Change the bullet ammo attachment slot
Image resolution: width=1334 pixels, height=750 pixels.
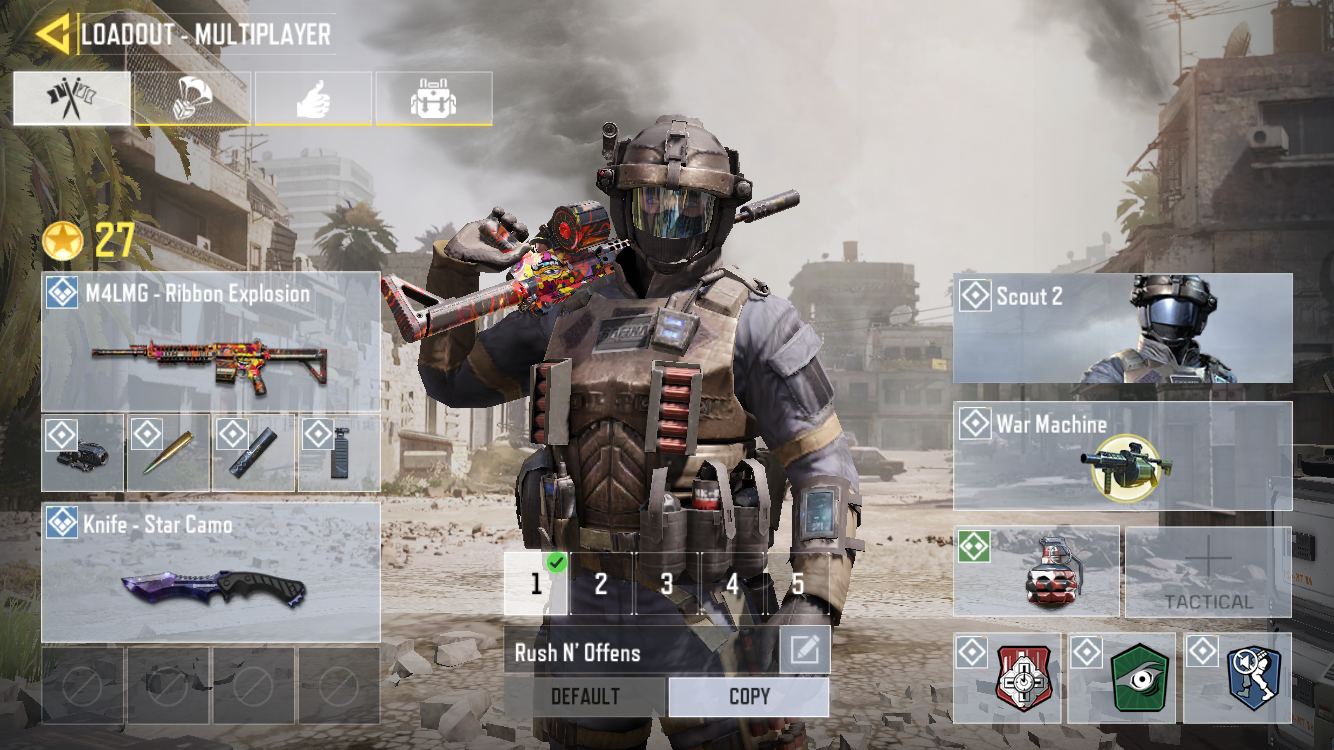pyautogui.click(x=168, y=453)
